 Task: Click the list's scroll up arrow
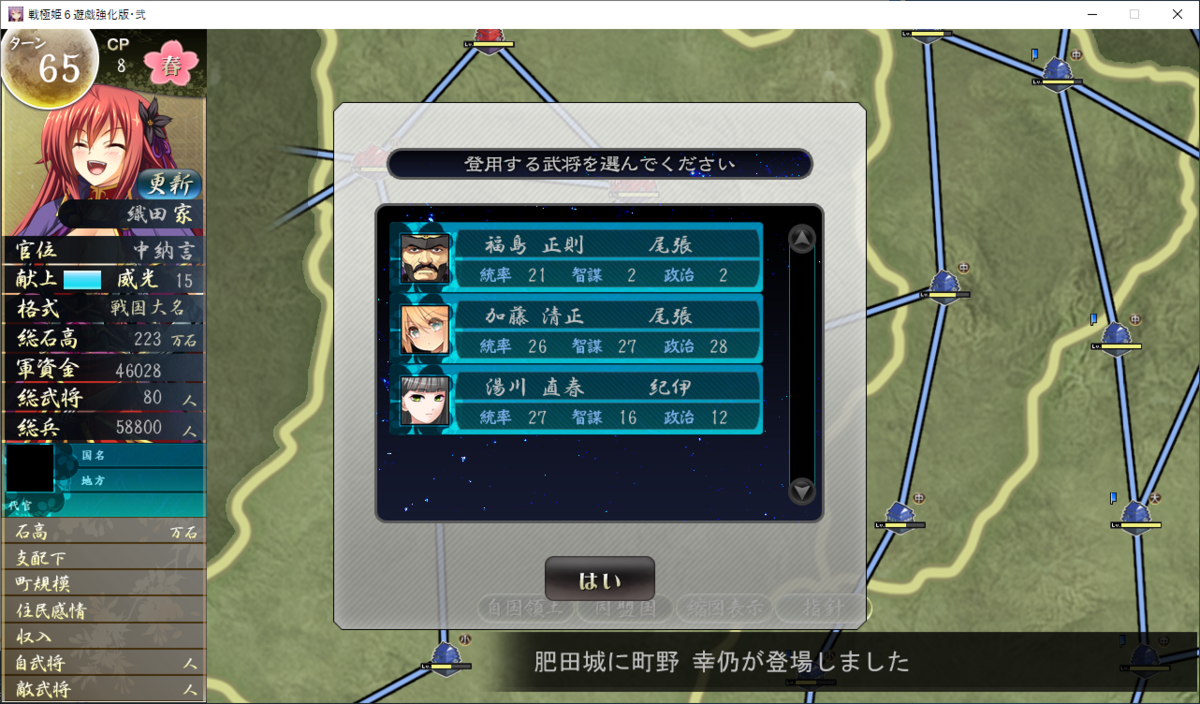click(x=802, y=239)
